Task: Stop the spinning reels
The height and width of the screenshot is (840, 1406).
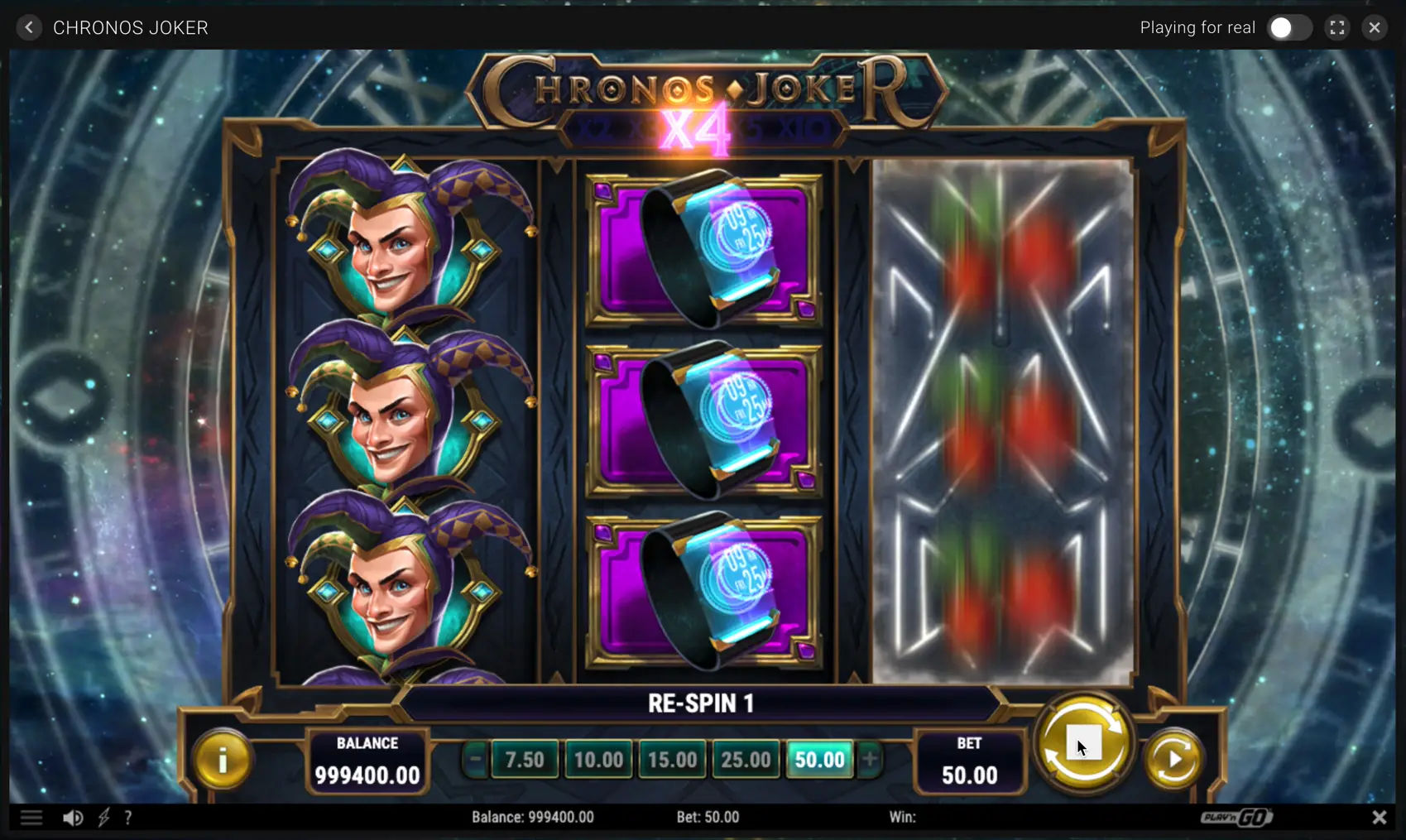Action: pos(1083,742)
